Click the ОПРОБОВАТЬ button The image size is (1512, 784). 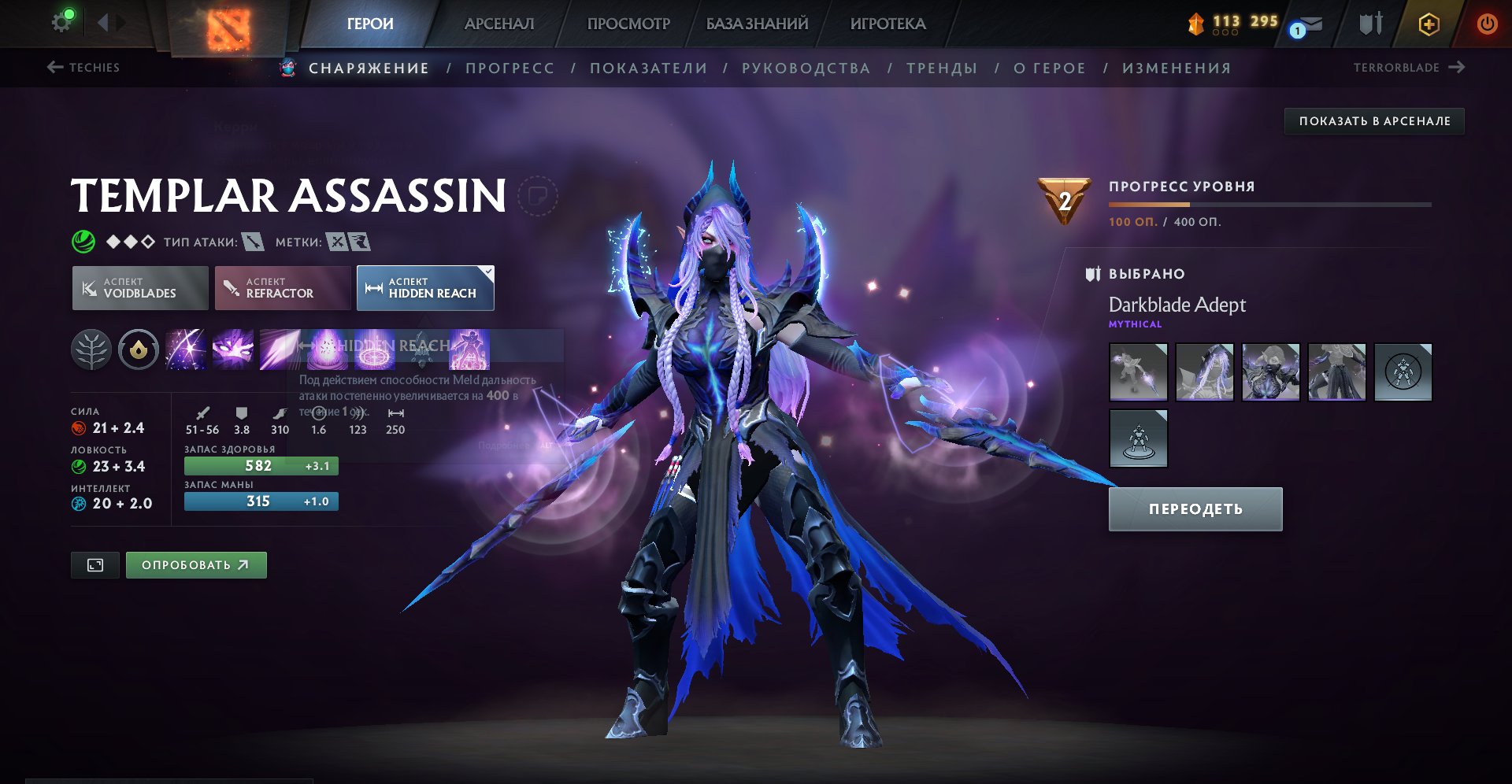(196, 564)
